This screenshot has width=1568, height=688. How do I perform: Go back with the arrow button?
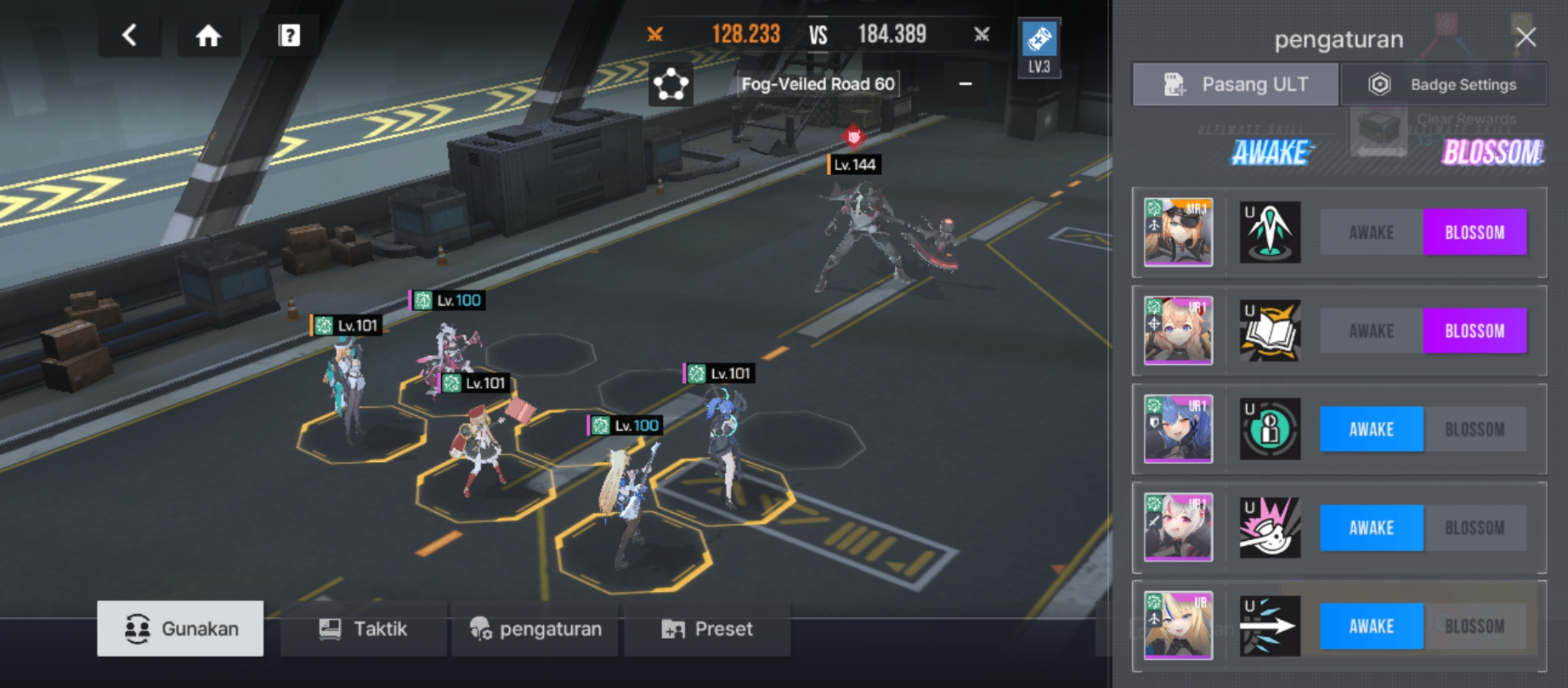[x=129, y=36]
